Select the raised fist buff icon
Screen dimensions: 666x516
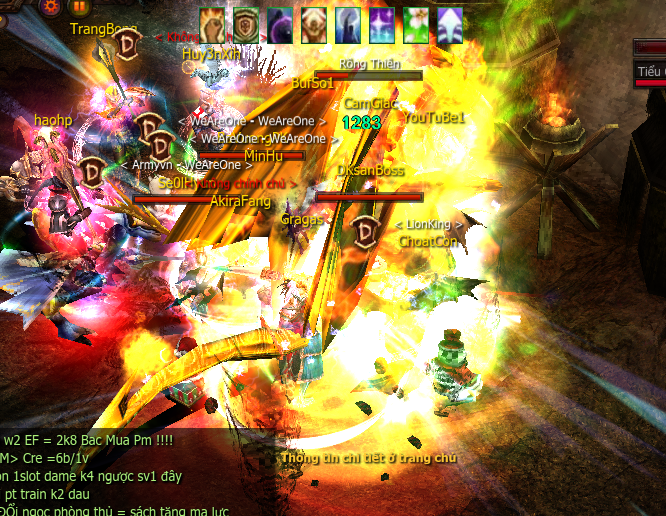click(212, 22)
